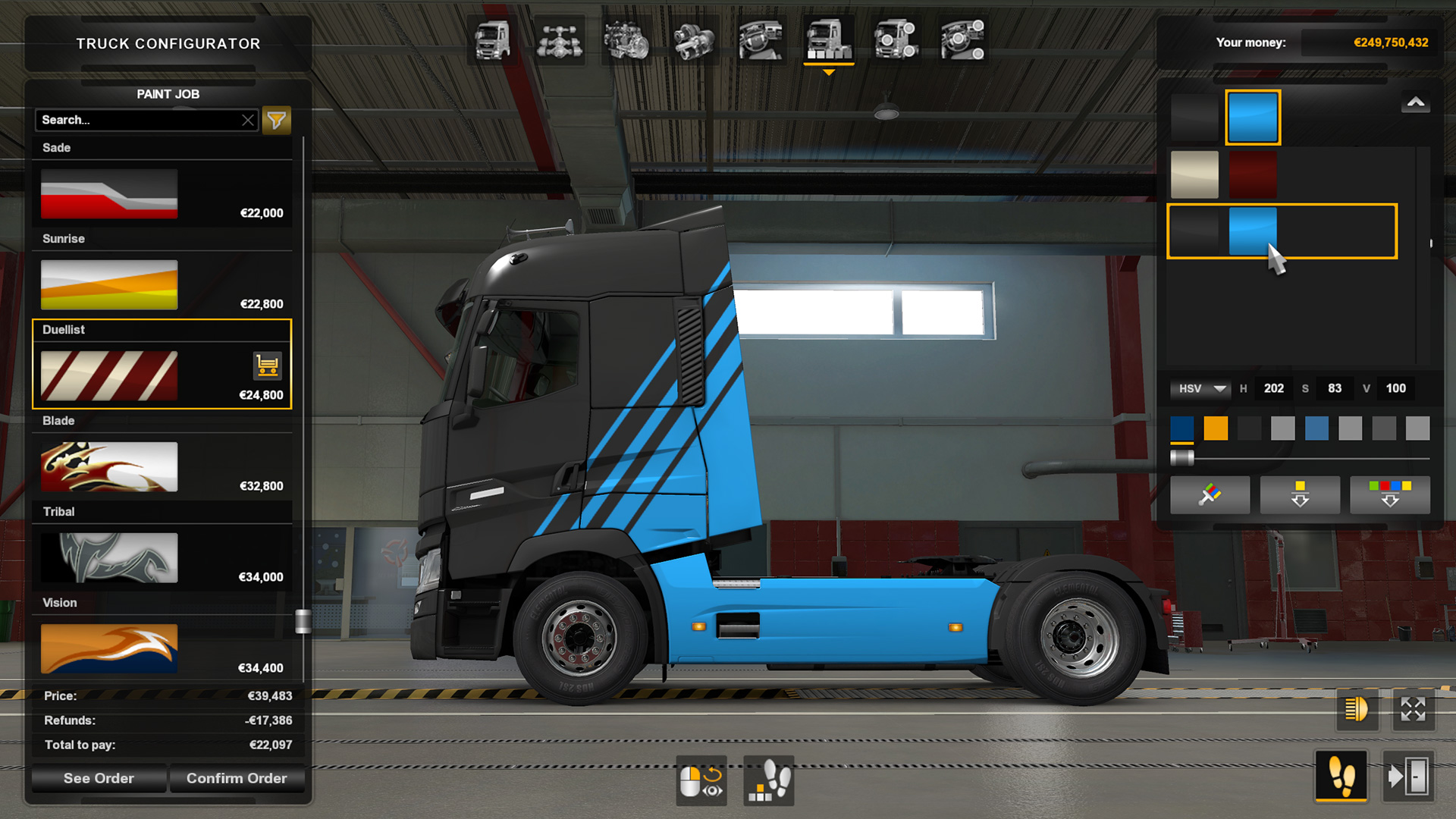Collapse the color panel with the up chevron
The height and width of the screenshot is (819, 1456).
click(1415, 99)
